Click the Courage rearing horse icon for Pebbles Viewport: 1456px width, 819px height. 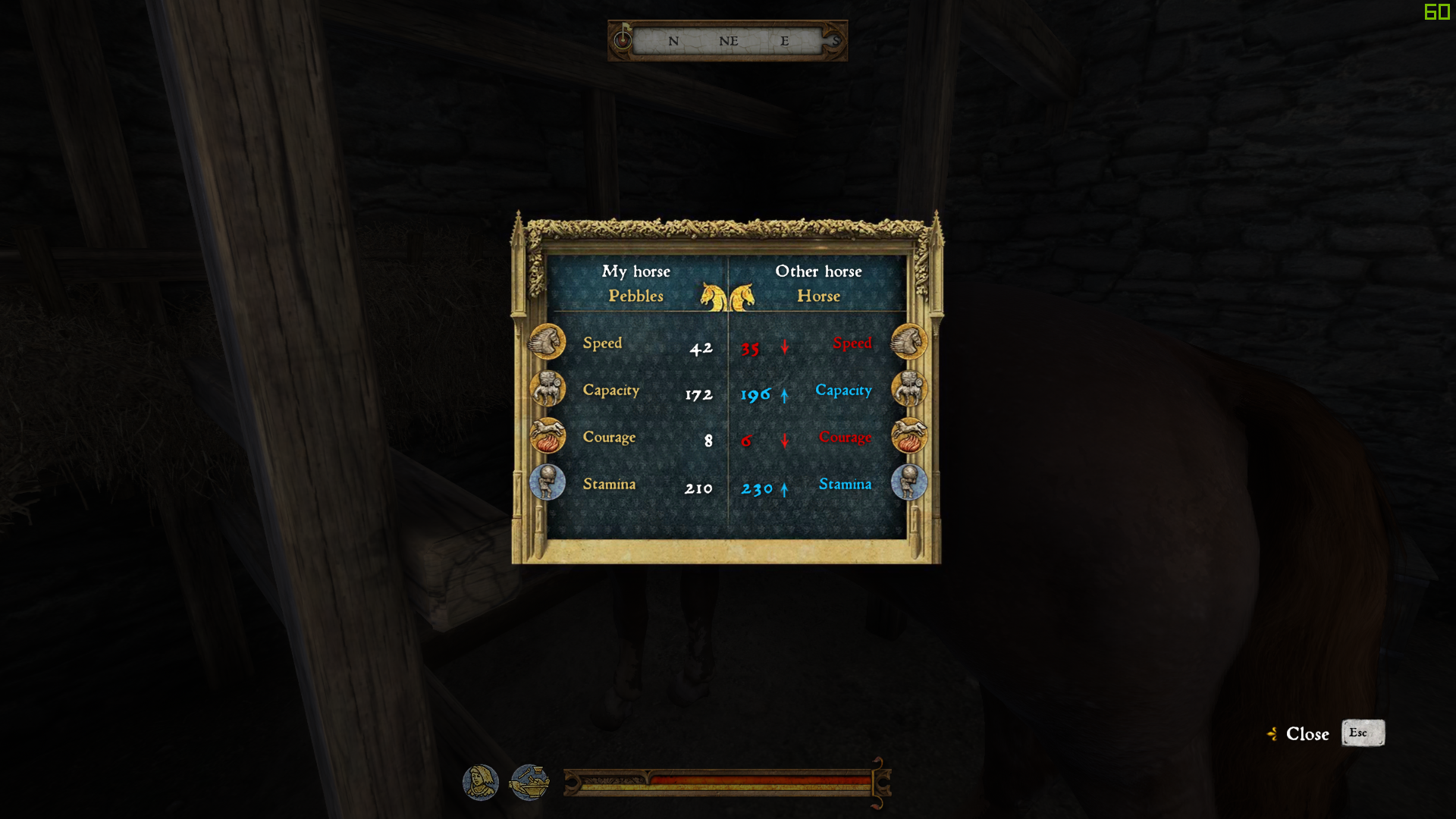548,435
